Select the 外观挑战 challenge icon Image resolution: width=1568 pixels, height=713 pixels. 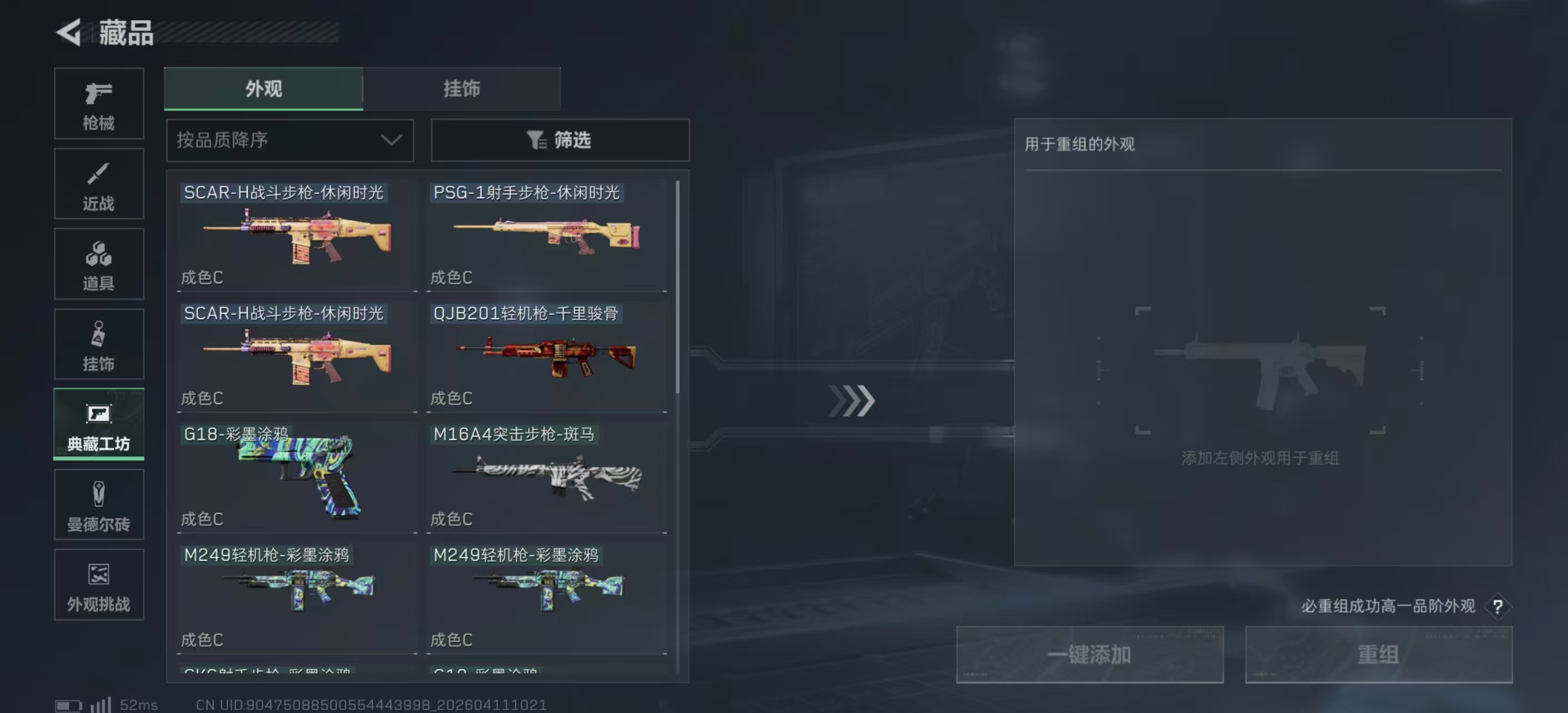click(x=99, y=584)
